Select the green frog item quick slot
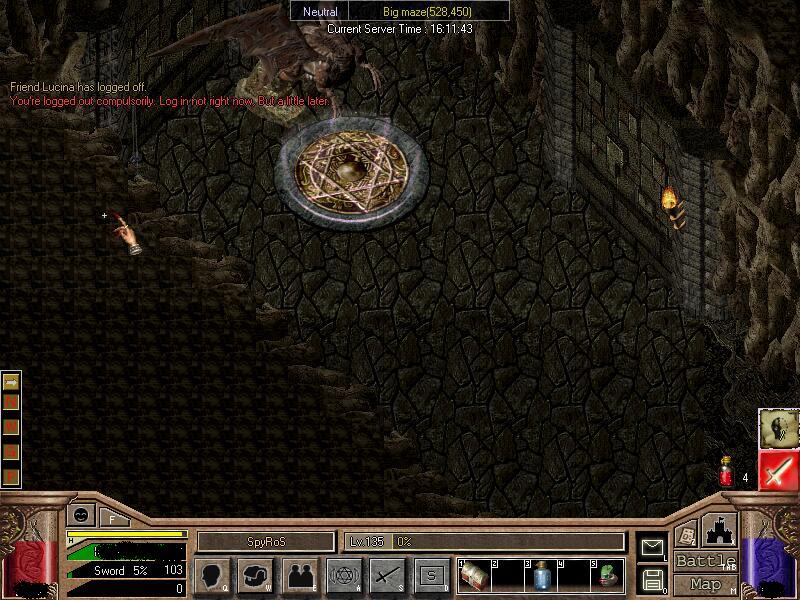 pos(606,576)
